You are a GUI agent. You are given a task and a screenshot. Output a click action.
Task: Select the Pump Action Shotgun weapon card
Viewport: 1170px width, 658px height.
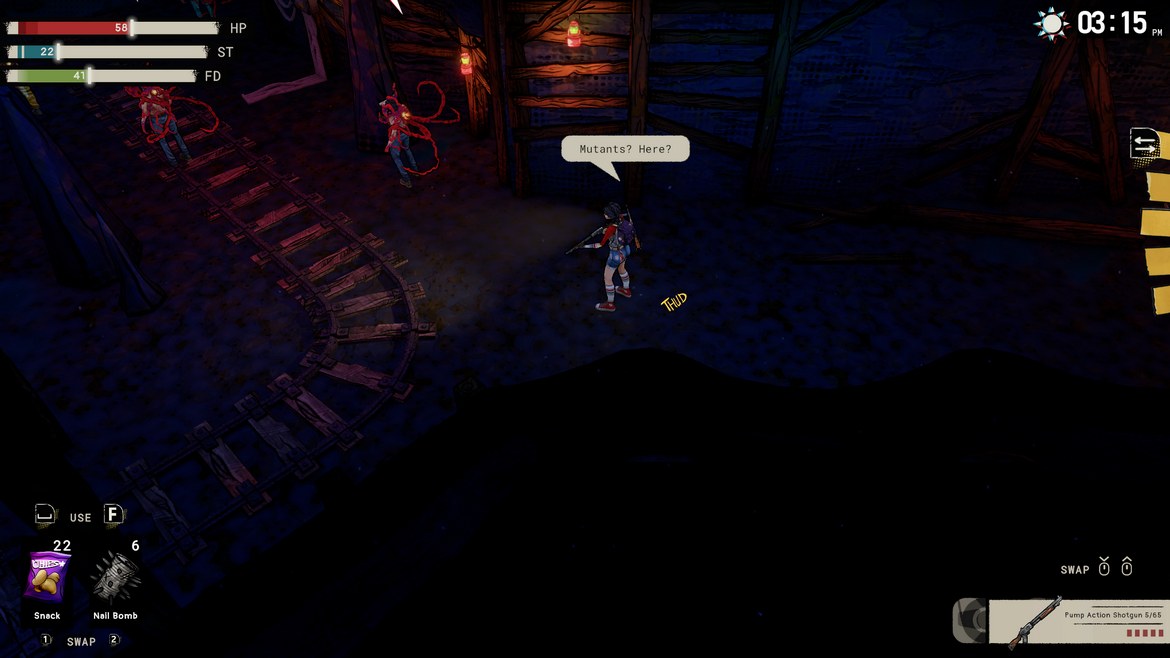tap(1077, 621)
